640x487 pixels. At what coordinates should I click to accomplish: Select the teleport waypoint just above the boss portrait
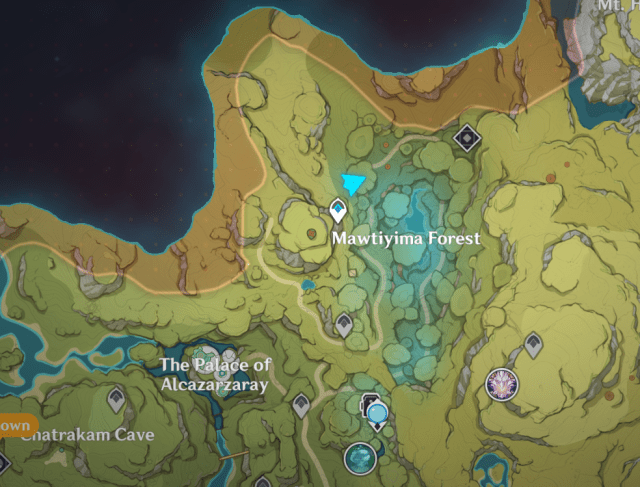(x=532, y=345)
